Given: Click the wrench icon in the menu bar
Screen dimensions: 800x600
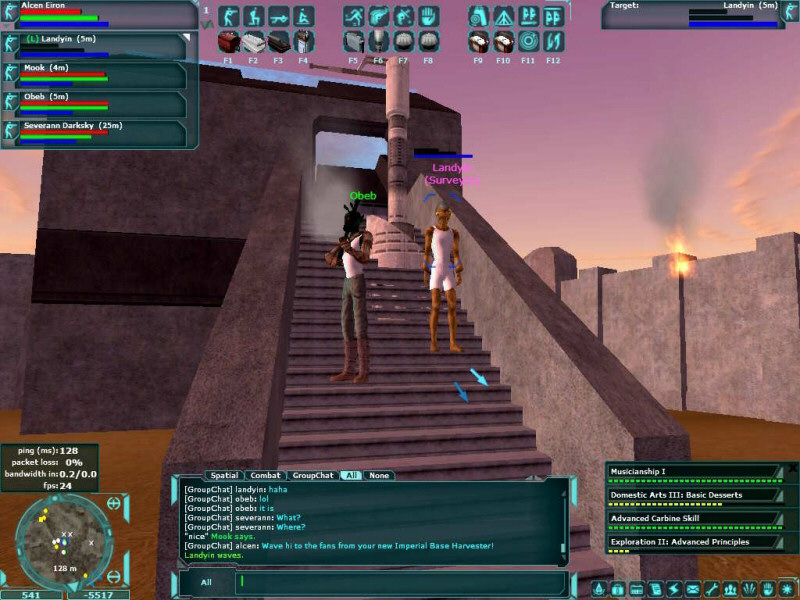Looking at the screenshot, I should point(712,589).
